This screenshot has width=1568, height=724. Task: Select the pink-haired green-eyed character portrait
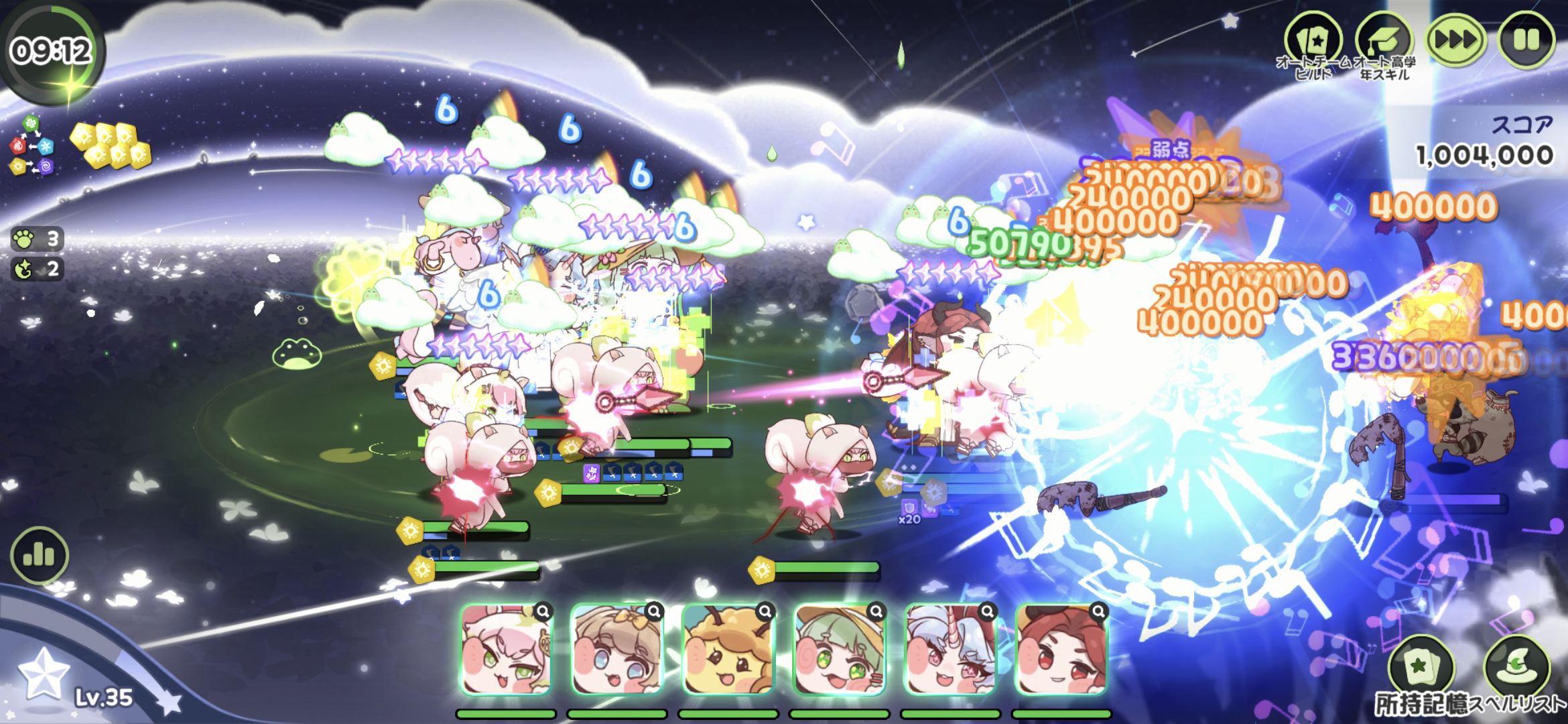pos(507,649)
